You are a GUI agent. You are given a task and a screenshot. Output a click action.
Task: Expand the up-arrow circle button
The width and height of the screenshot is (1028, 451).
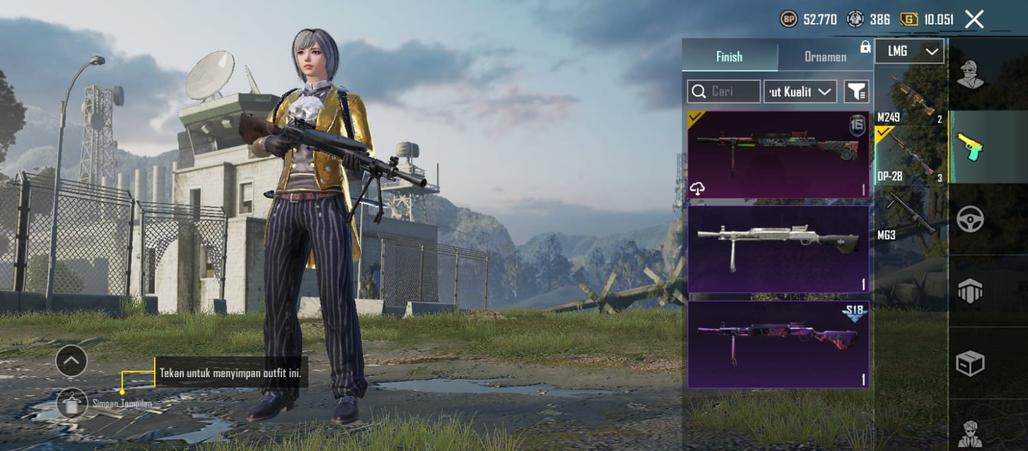(x=71, y=360)
